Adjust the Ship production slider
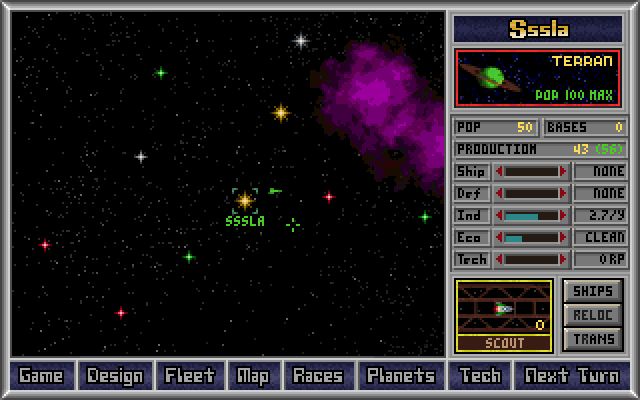640x400 pixels. 531,171
